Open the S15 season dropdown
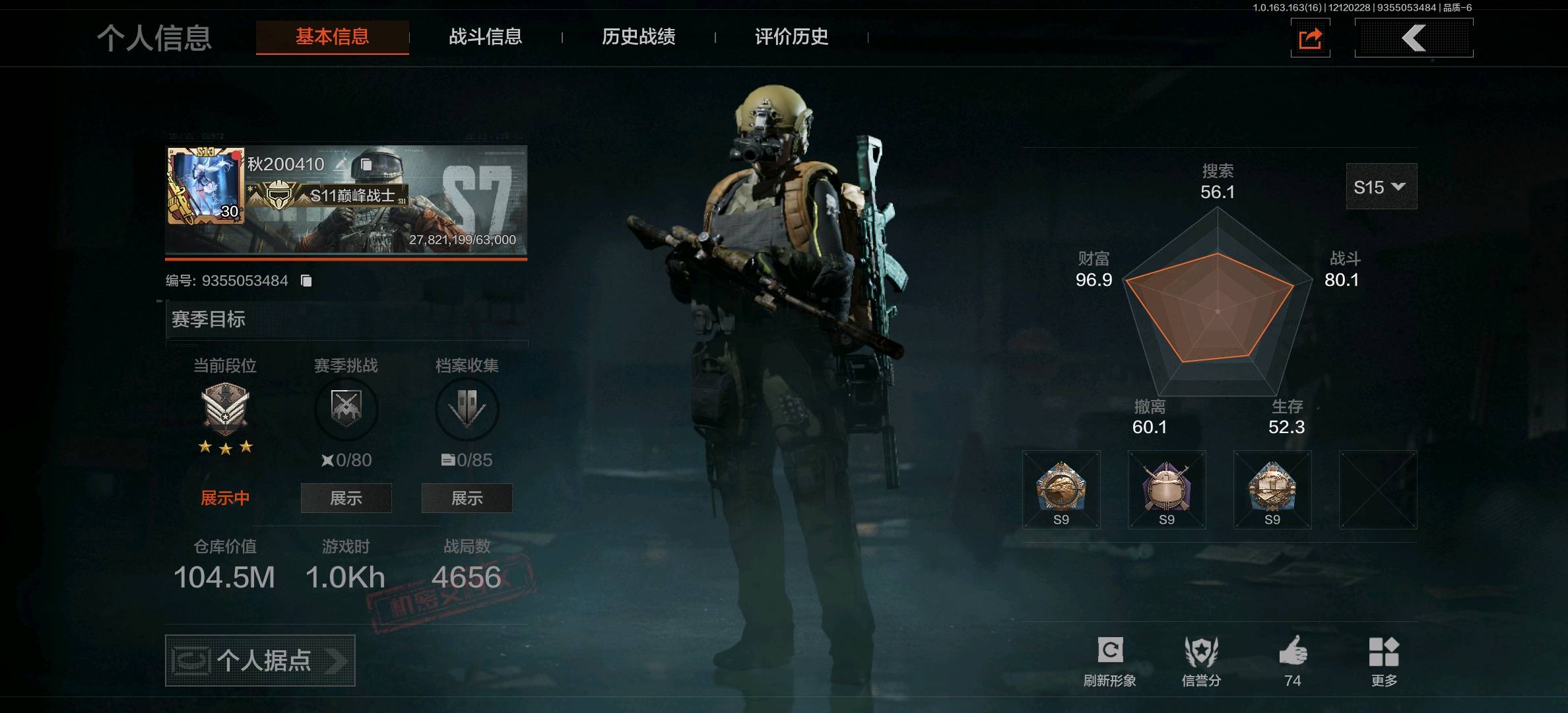Viewport: 1568px width, 713px height. click(1381, 187)
